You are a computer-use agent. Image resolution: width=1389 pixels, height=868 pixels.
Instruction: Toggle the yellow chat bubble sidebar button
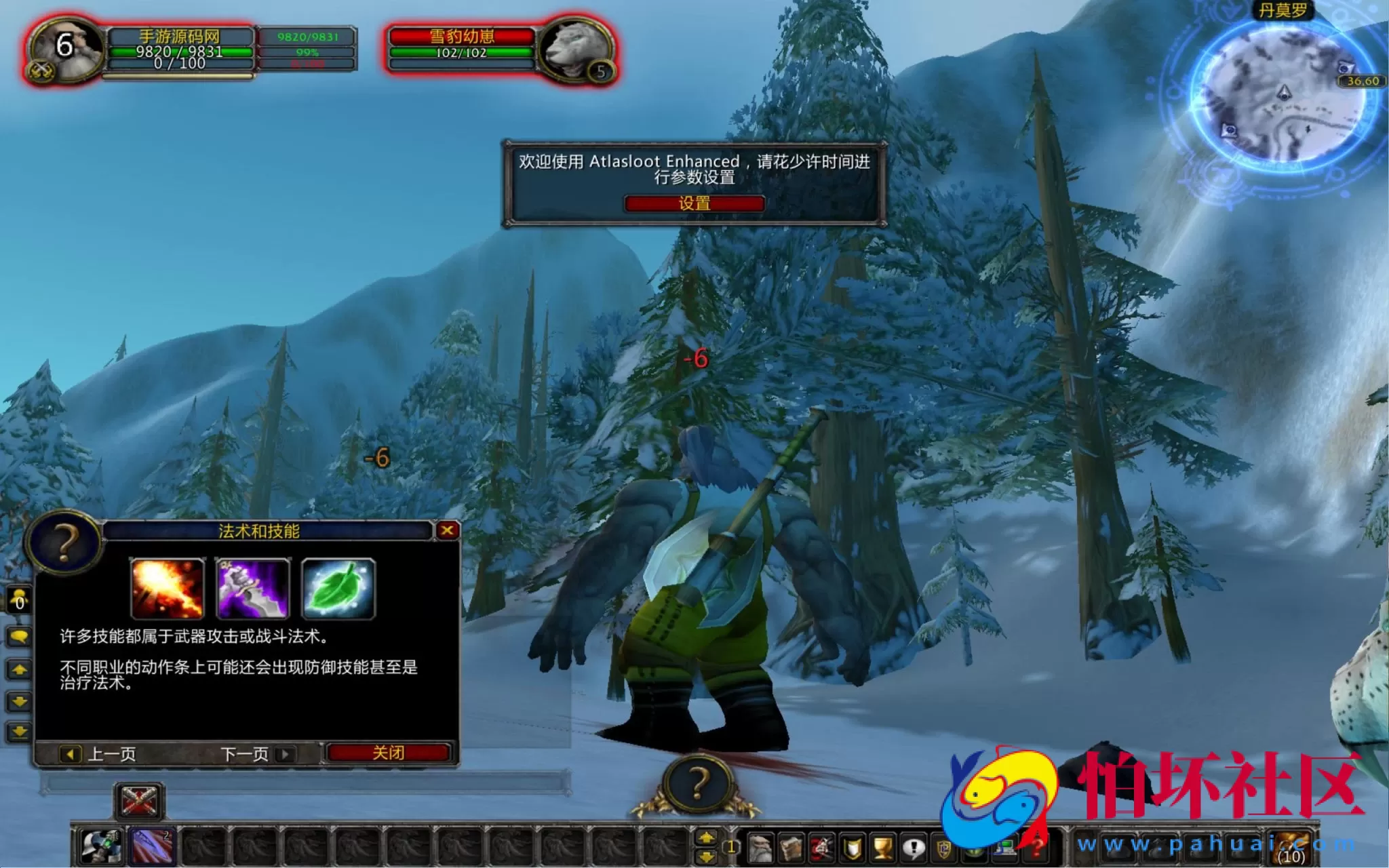tap(18, 637)
